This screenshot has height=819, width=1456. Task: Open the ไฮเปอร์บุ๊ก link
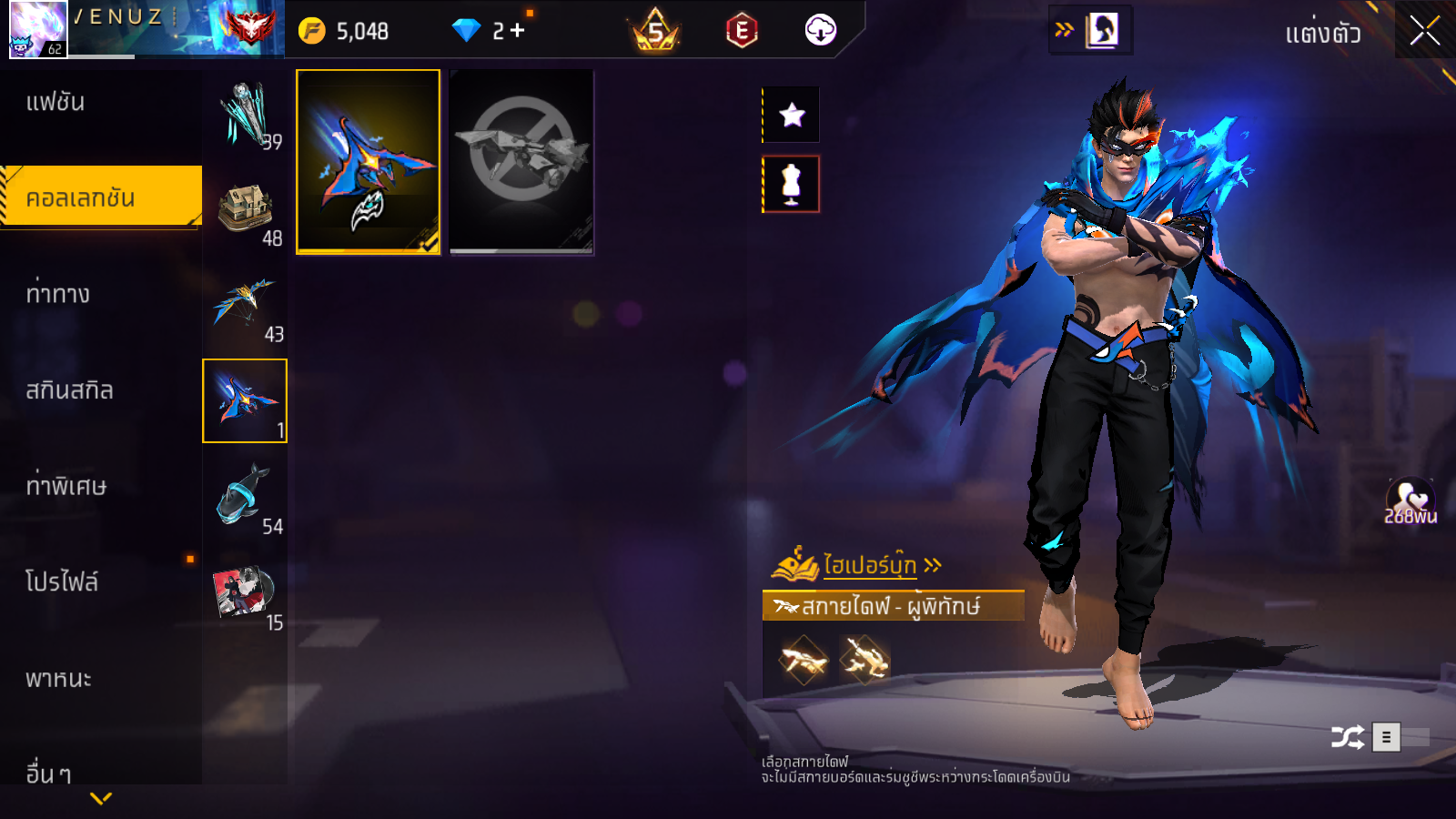tap(869, 565)
